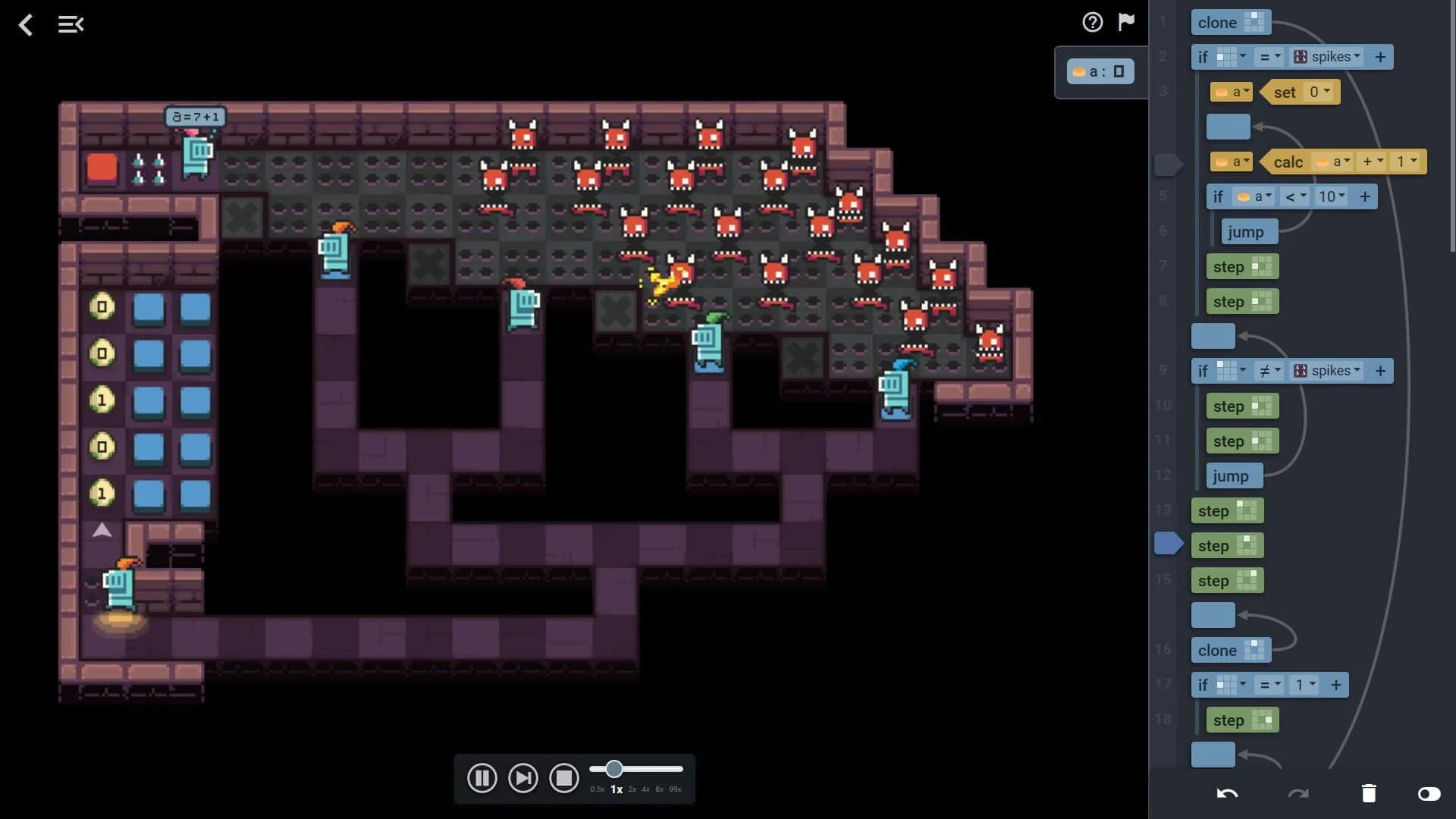The image size is (1456, 819).
Task: Open the '=' operator dropdown in the if block
Action: [1268, 56]
